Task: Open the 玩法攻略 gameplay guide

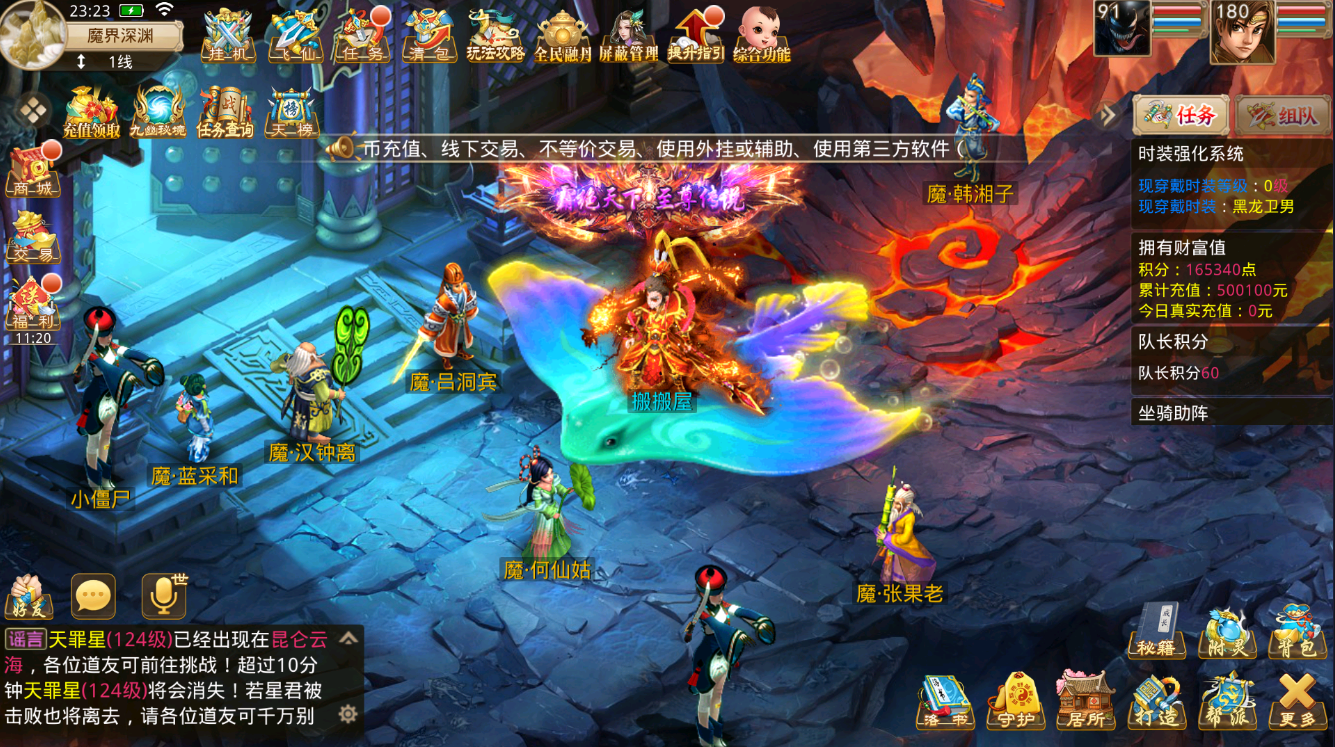Action: pos(496,36)
